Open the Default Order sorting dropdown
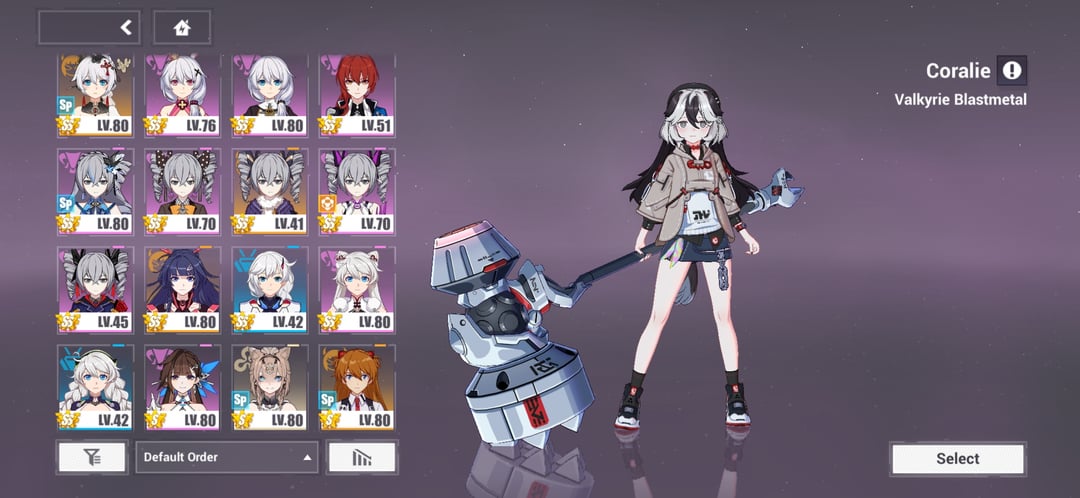The image size is (1080, 498). point(227,457)
